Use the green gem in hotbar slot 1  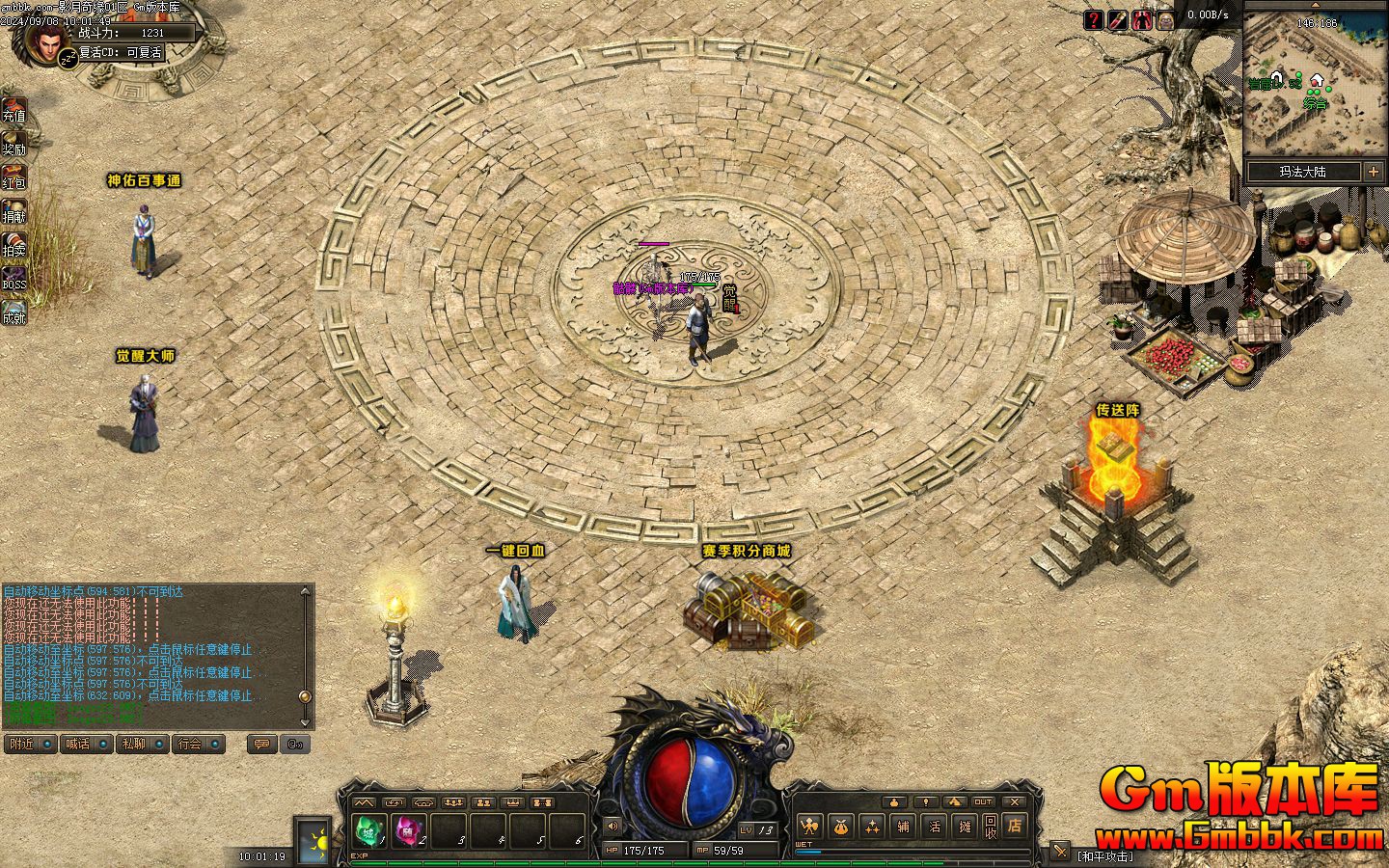[x=368, y=829]
